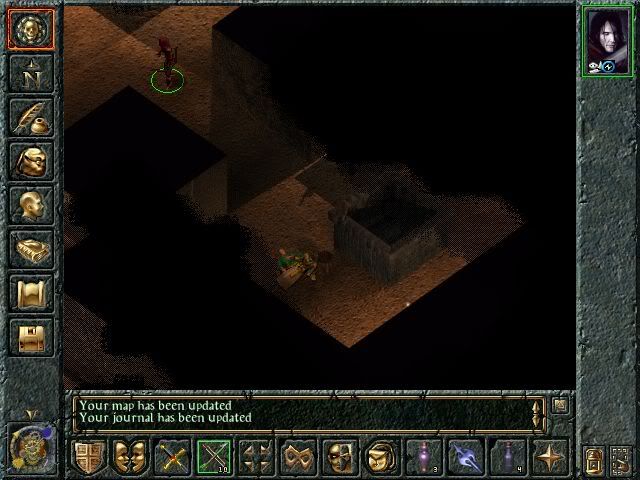Use the potion bottle with count 4
Image resolution: width=640 pixels, height=480 pixels.
point(508,458)
